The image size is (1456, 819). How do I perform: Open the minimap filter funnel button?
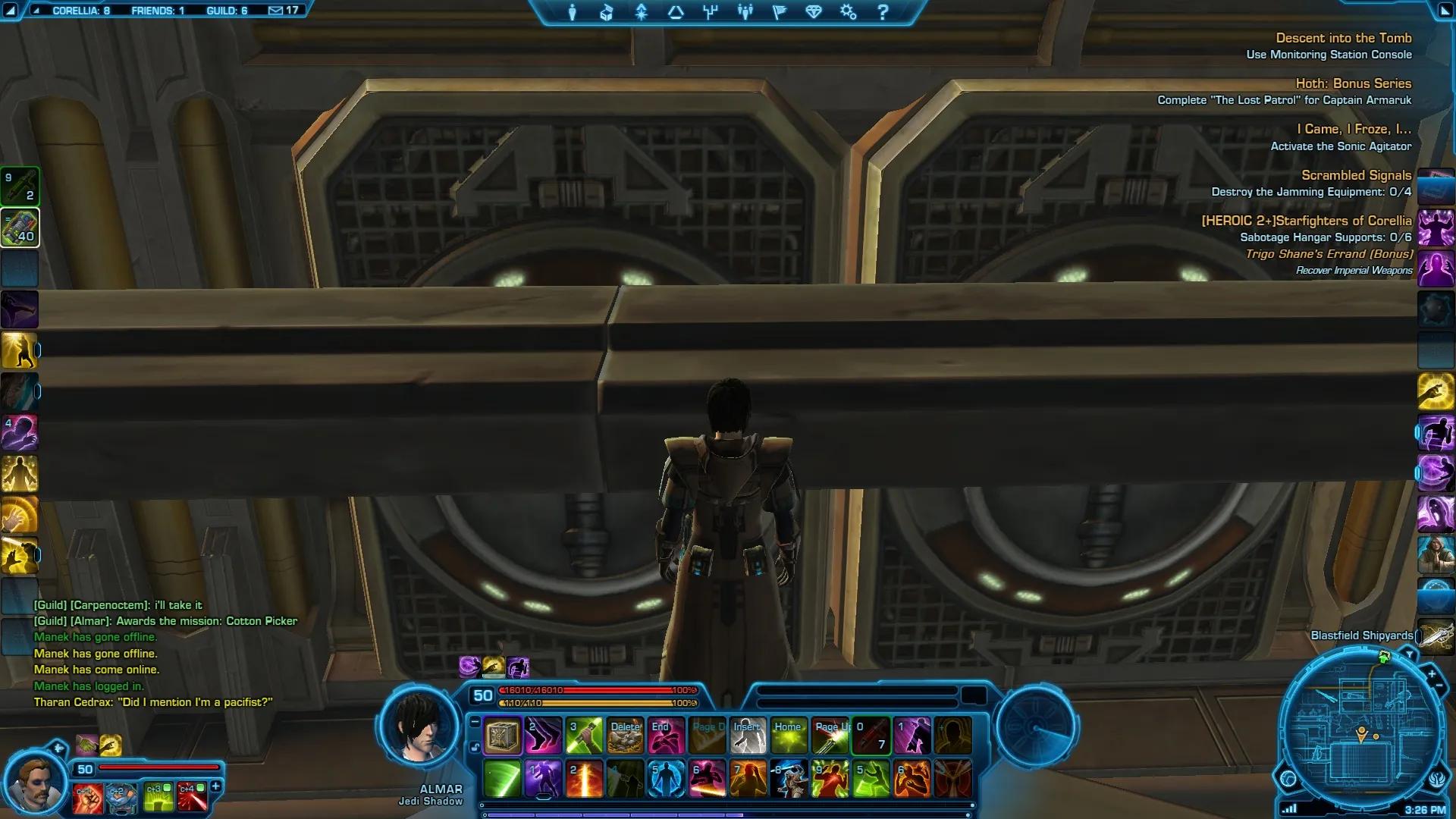point(1410,654)
